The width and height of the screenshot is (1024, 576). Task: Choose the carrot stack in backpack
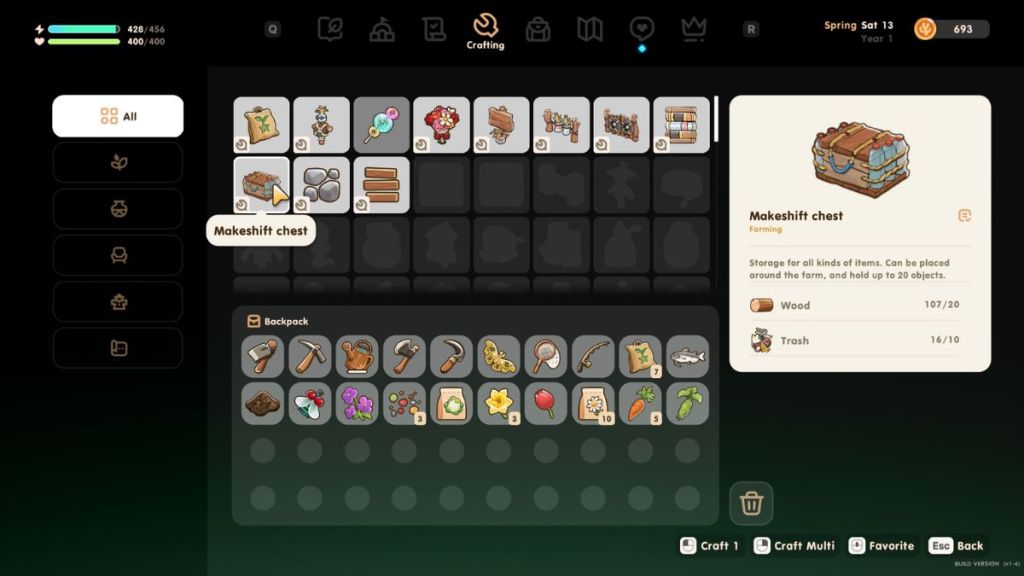pyautogui.click(x=640, y=403)
